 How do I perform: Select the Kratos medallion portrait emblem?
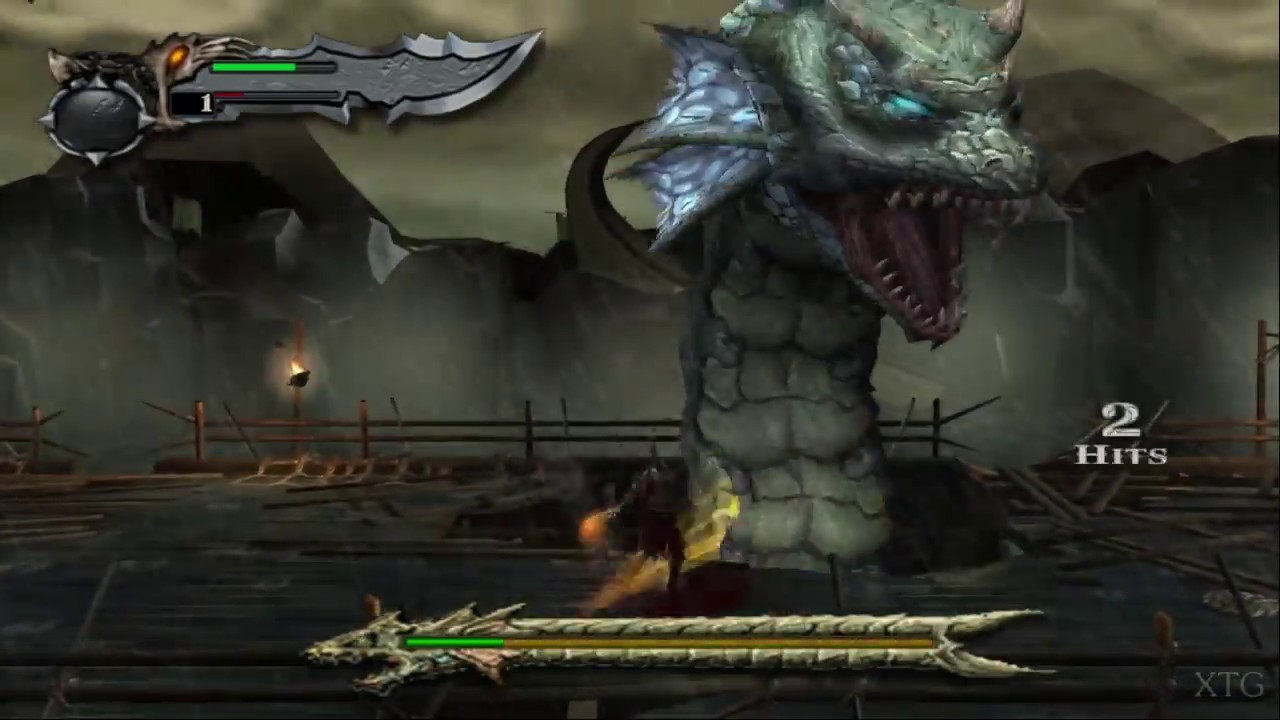click(x=95, y=115)
